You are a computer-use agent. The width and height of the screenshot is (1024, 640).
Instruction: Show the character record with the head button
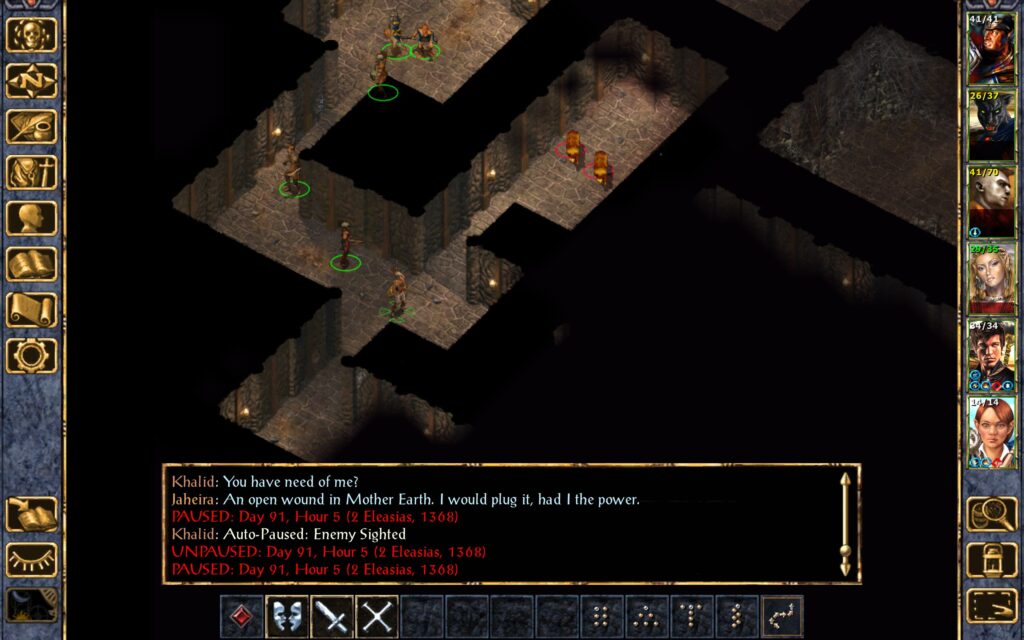pos(31,218)
